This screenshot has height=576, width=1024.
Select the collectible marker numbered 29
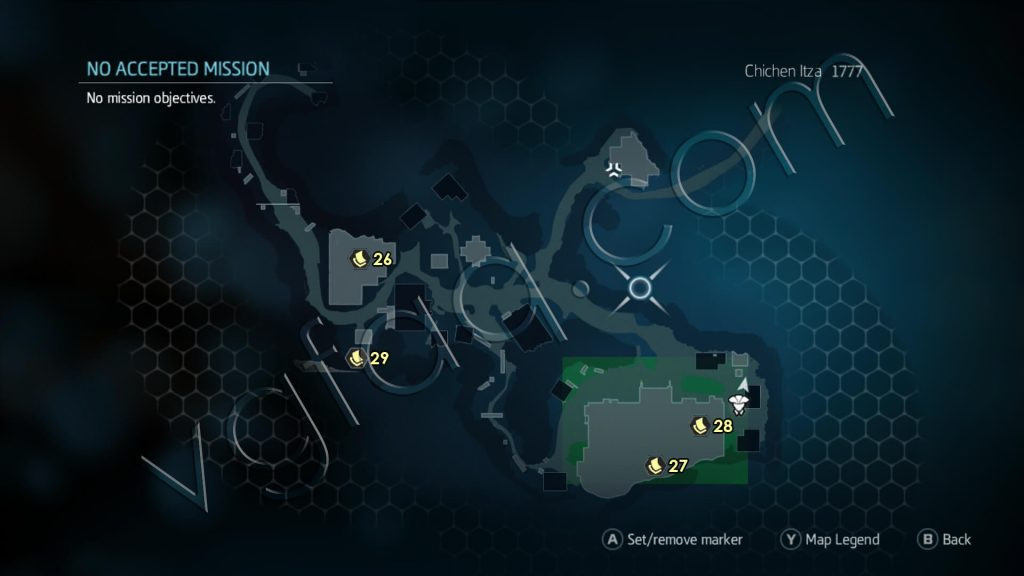pyautogui.click(x=357, y=357)
